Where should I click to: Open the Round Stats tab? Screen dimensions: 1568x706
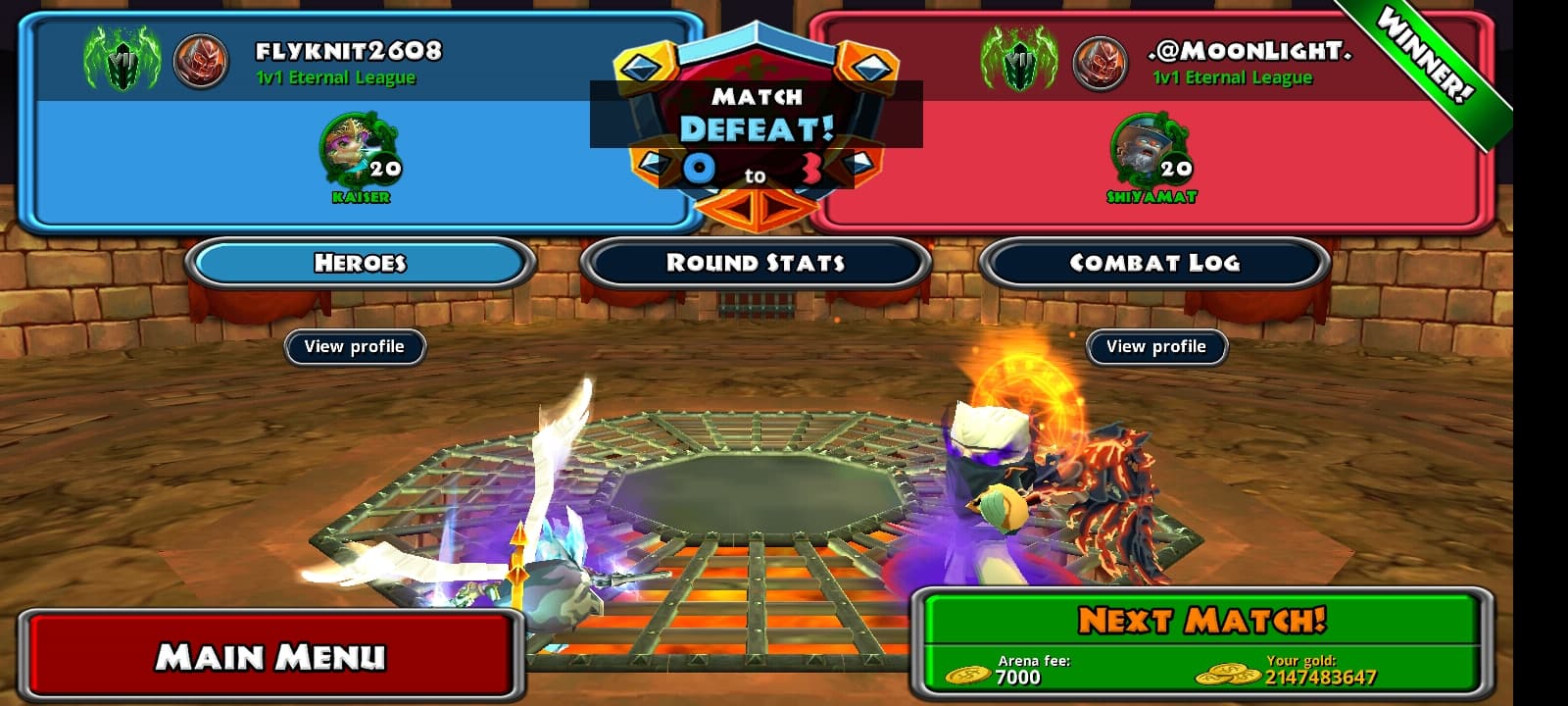756,263
